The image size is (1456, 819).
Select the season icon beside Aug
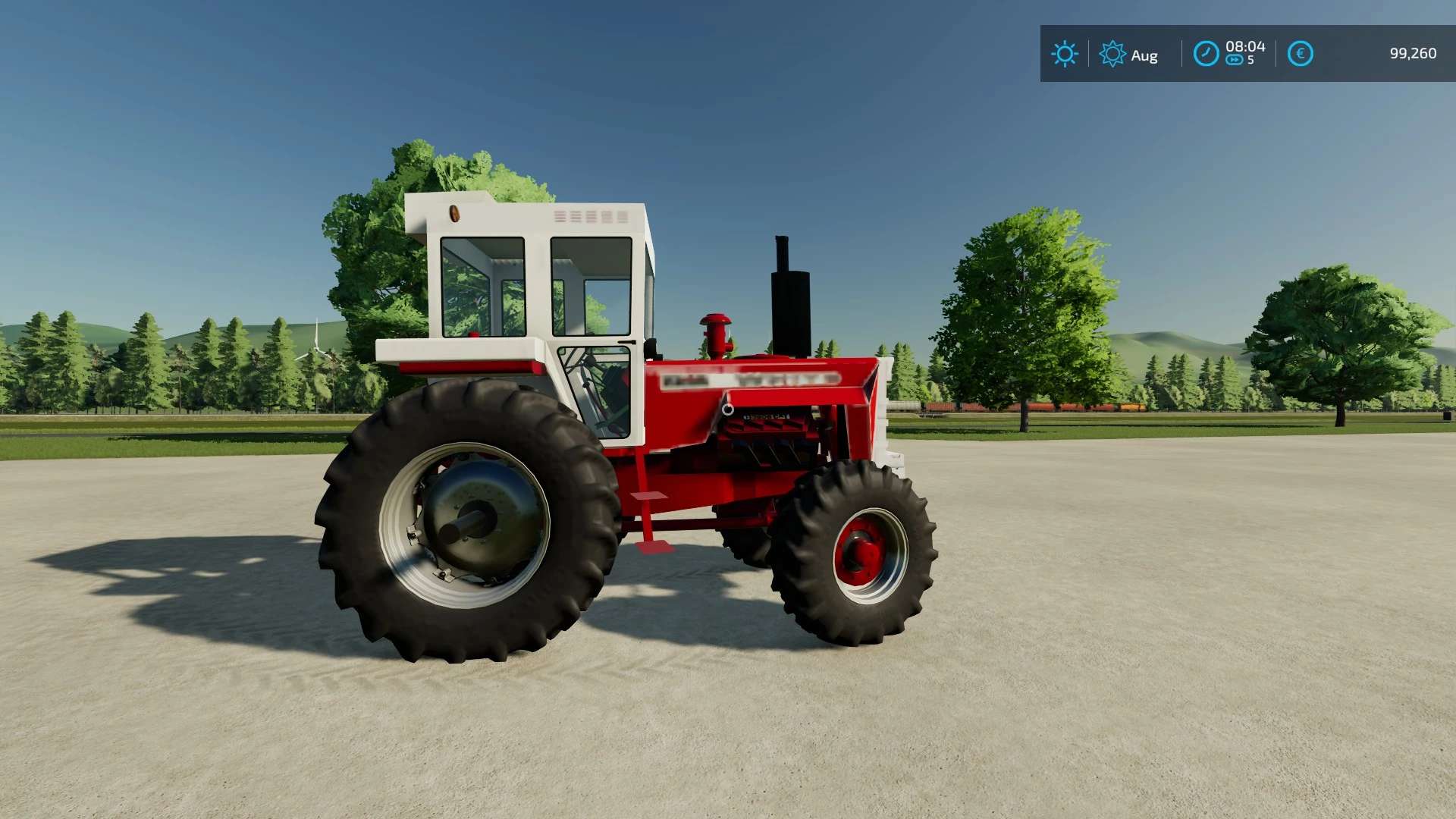(x=1112, y=54)
